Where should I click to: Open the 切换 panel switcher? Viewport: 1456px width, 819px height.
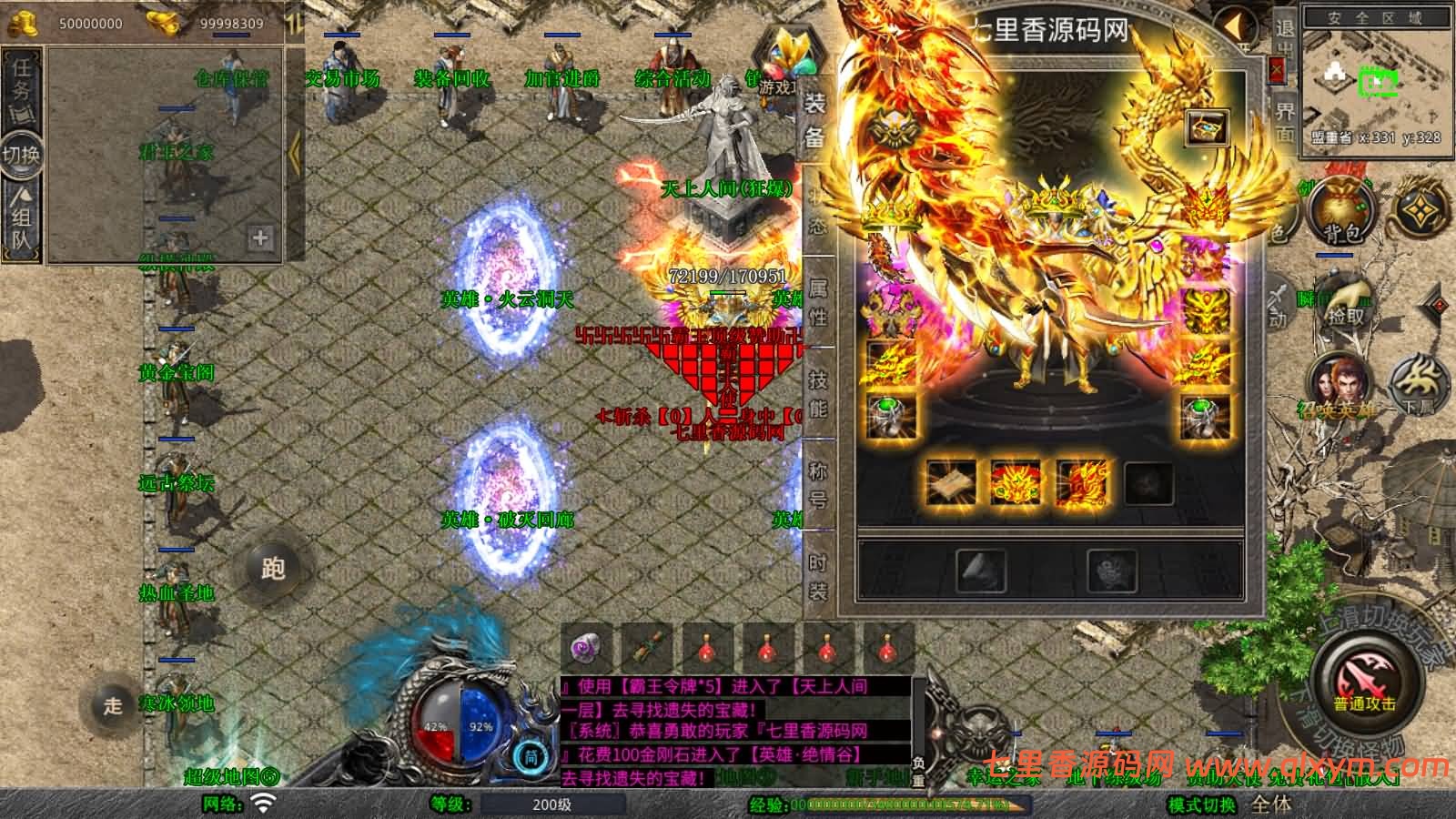click(x=20, y=155)
